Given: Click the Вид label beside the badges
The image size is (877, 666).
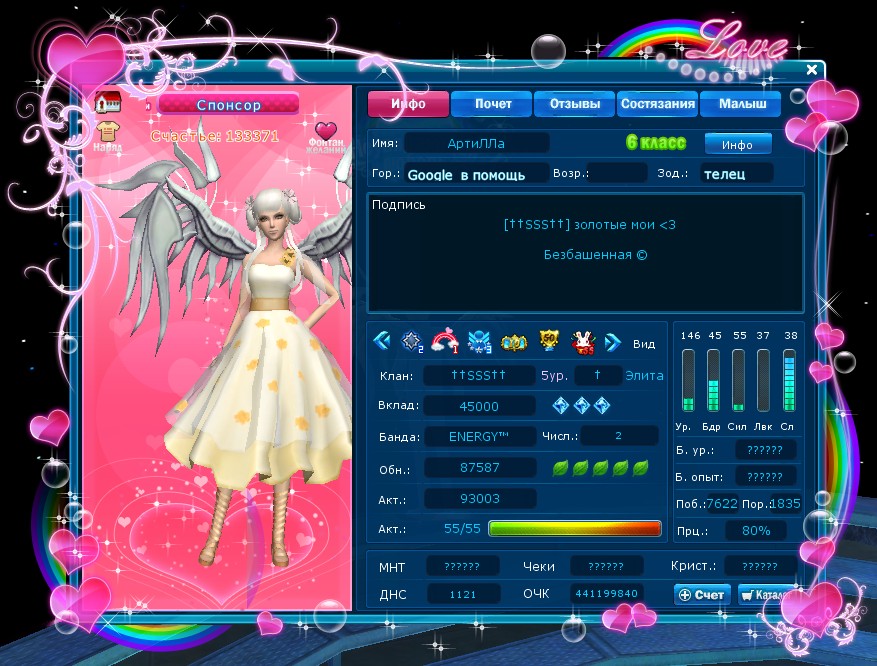Looking at the screenshot, I should (644, 344).
